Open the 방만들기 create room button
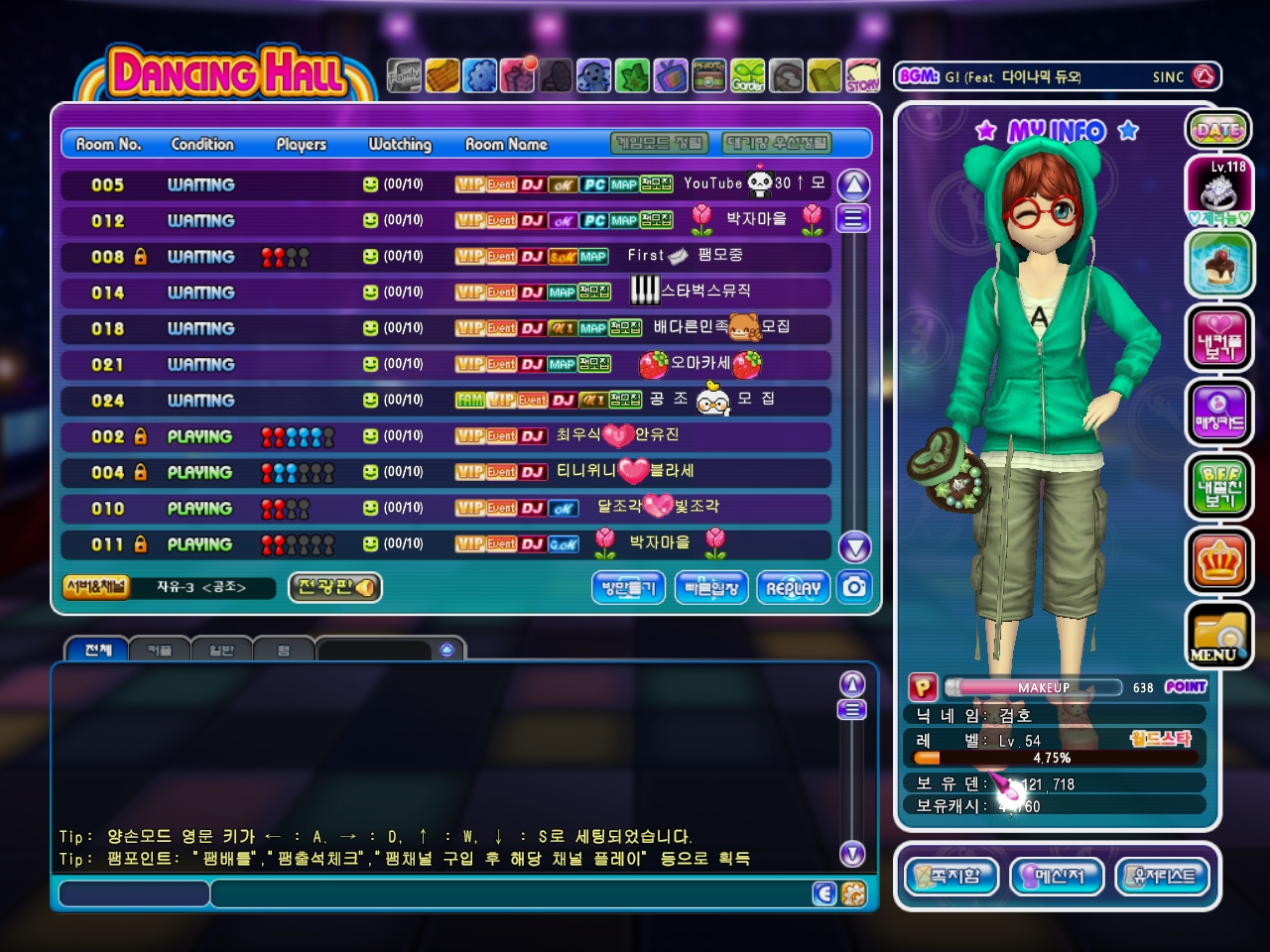Viewport: 1270px width, 952px height. tap(629, 587)
